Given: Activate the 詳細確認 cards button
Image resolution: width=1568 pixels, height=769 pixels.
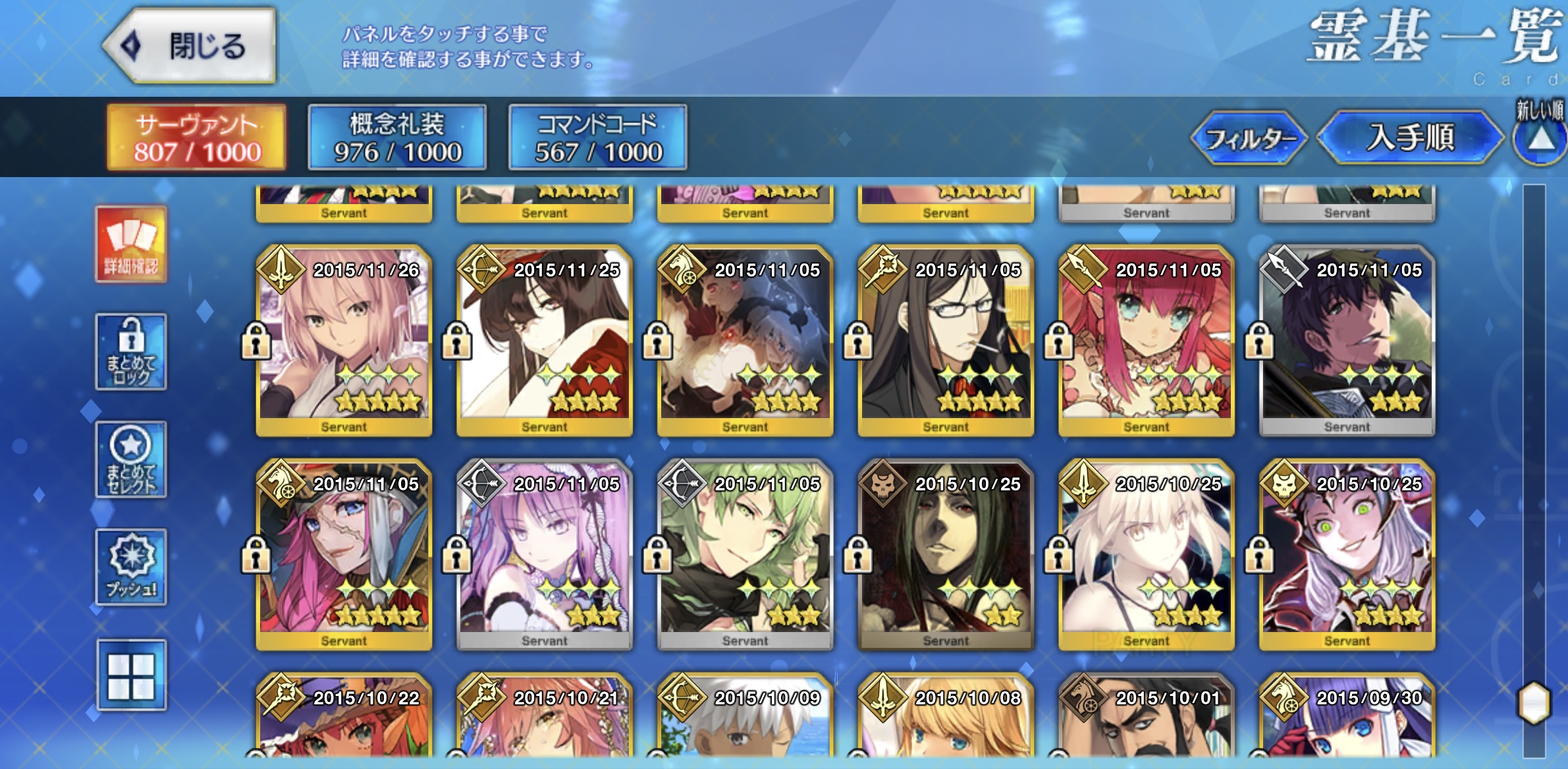Looking at the screenshot, I should [131, 244].
